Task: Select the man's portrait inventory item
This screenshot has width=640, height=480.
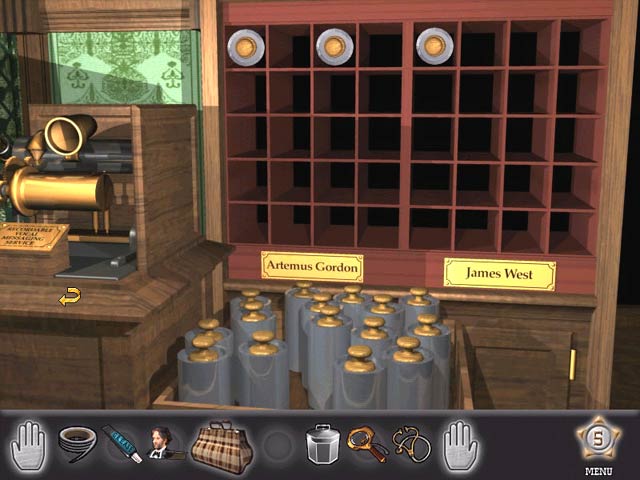Action: click(x=160, y=441)
